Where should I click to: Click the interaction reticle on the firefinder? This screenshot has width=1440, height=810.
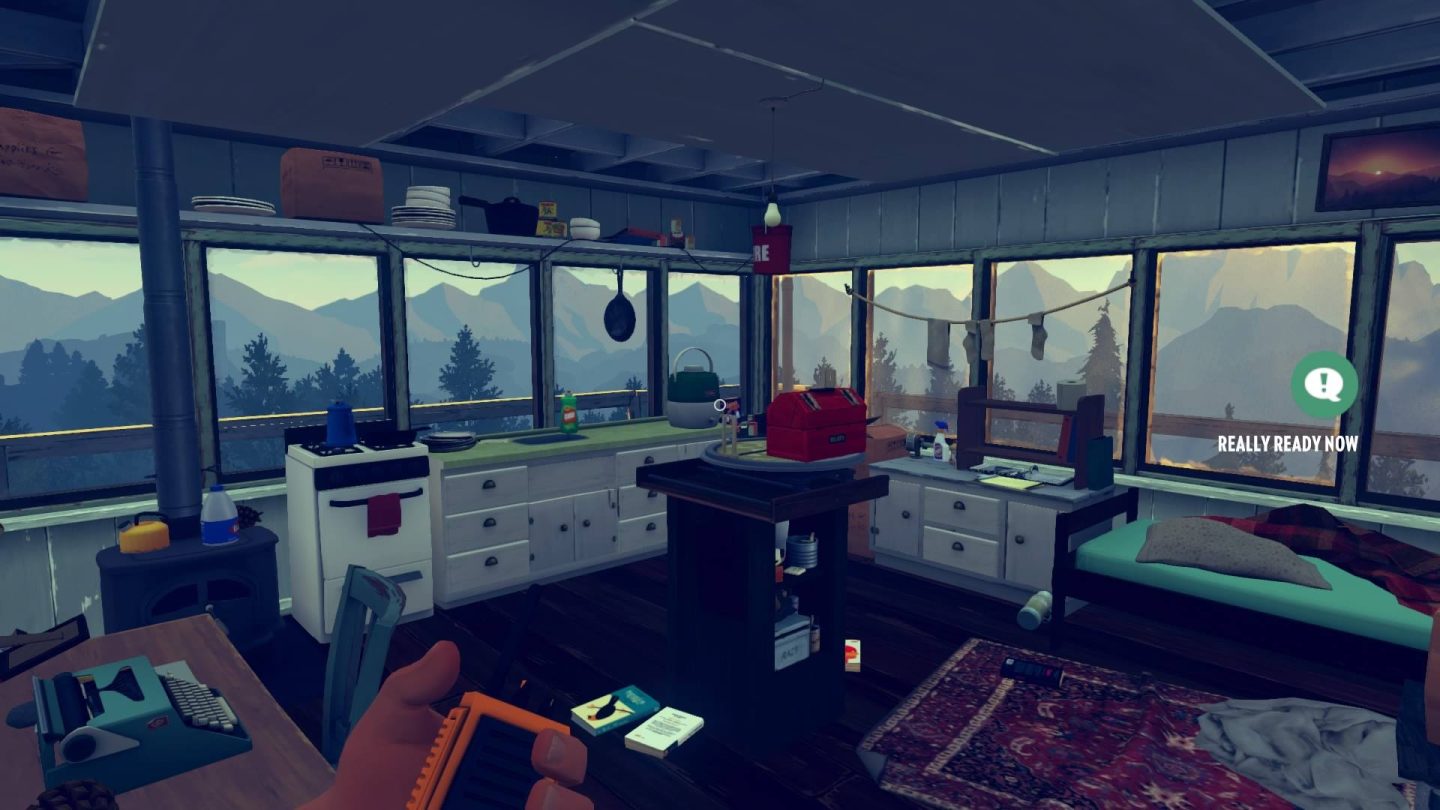(x=722, y=405)
